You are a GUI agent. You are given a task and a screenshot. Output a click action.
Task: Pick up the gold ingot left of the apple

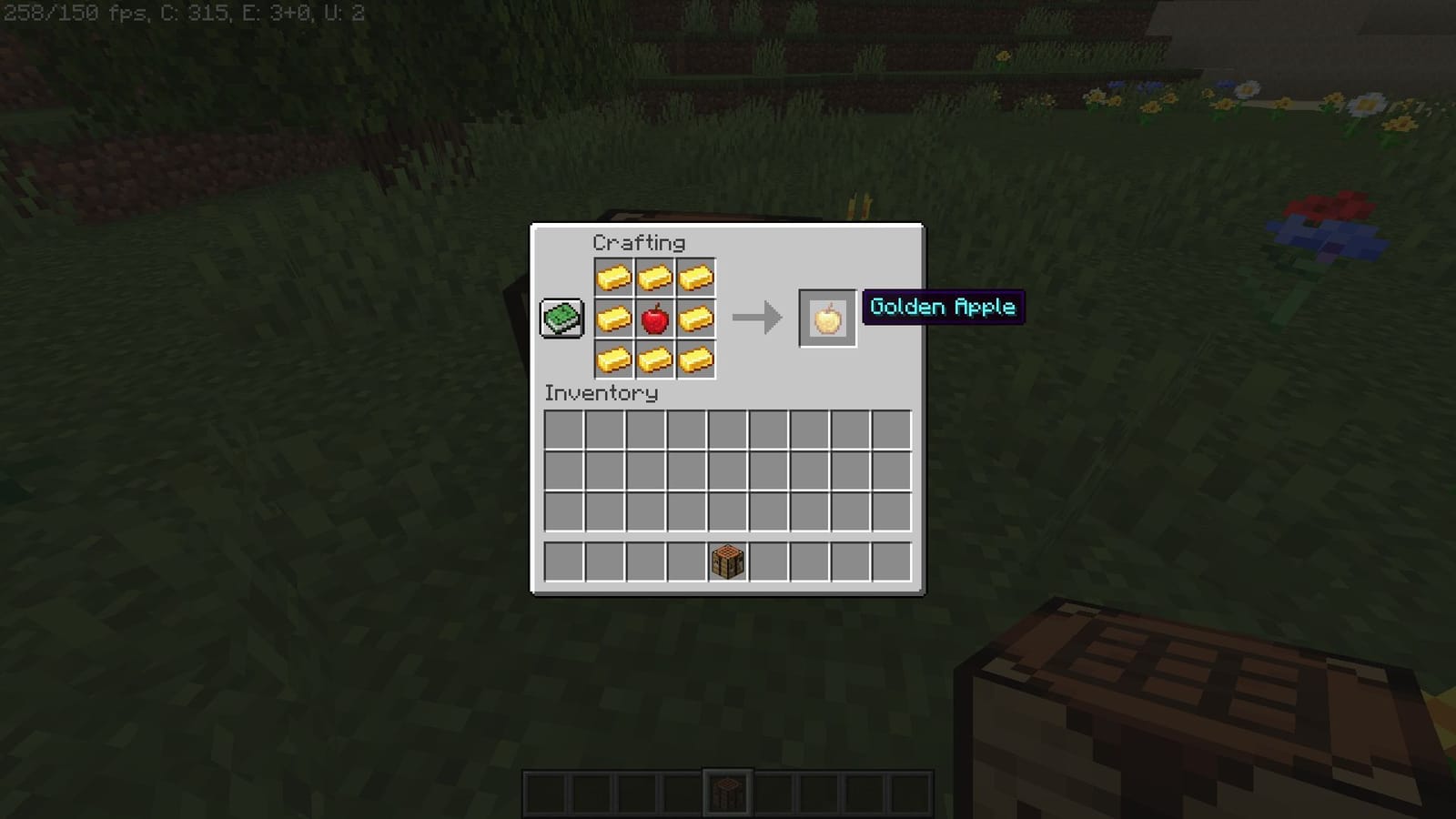(612, 319)
